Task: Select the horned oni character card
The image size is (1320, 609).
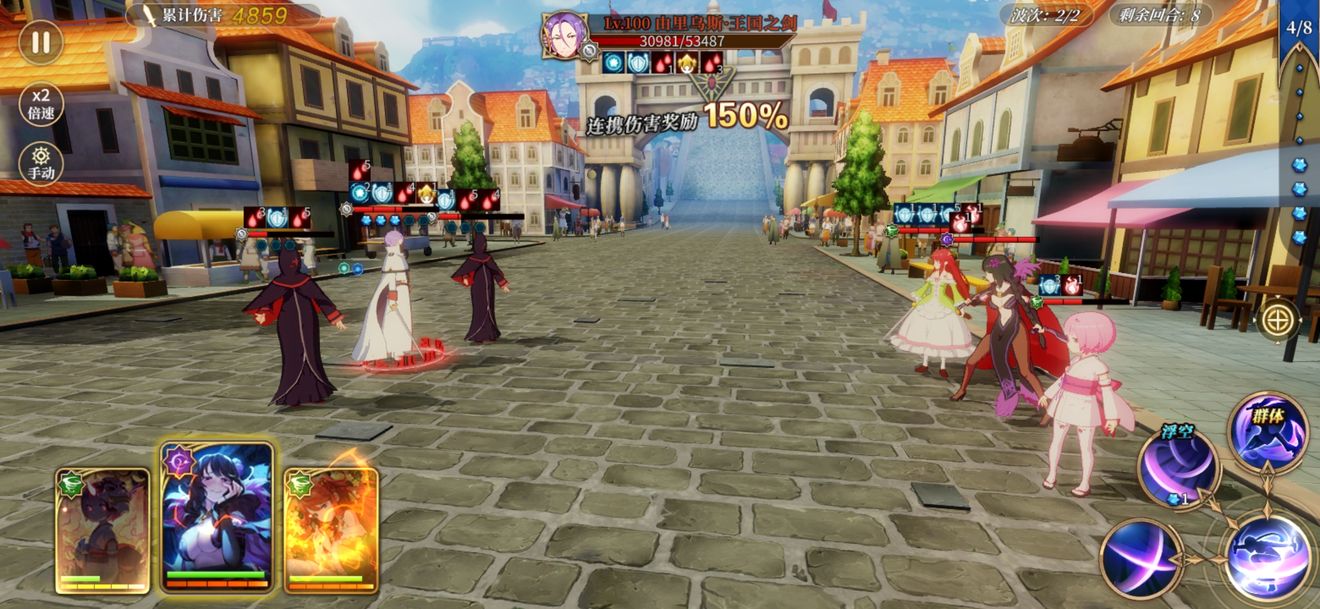Action: click(x=102, y=530)
